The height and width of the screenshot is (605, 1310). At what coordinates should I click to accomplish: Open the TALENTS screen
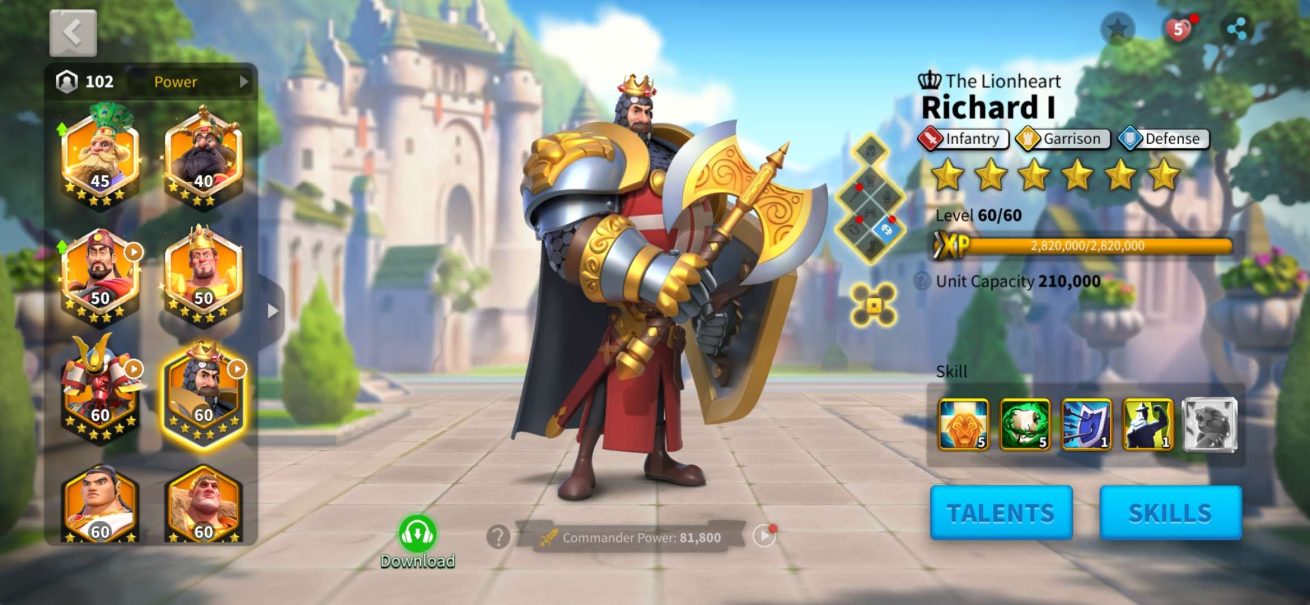[1000, 513]
